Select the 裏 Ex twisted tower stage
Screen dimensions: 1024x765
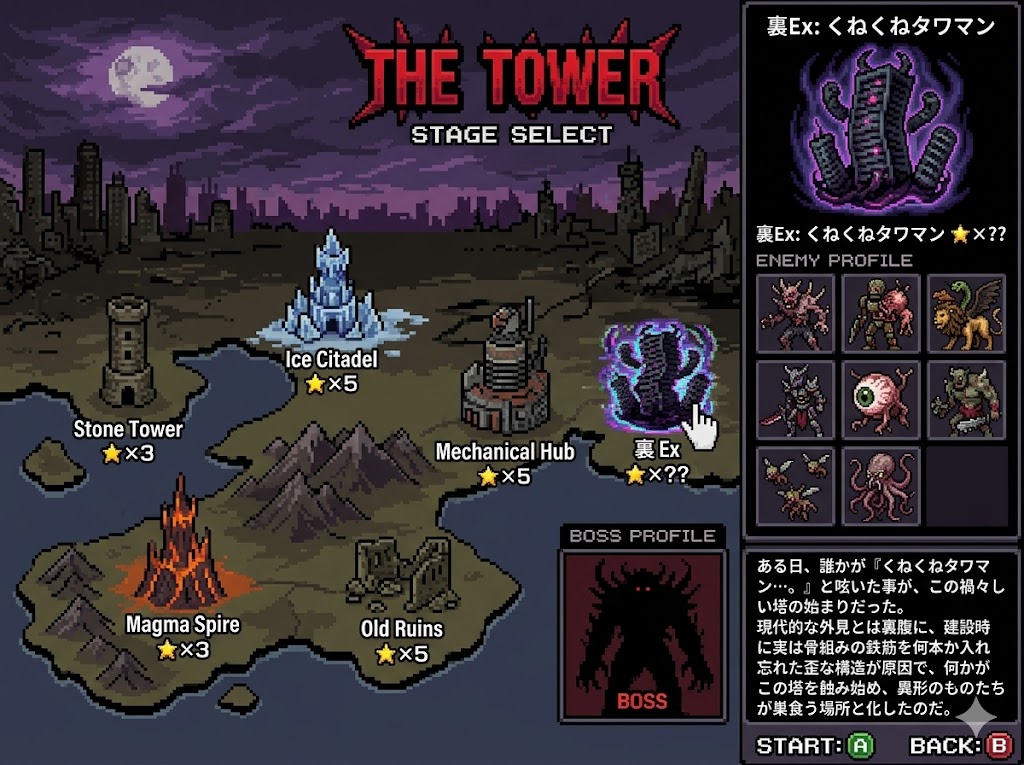[656, 377]
